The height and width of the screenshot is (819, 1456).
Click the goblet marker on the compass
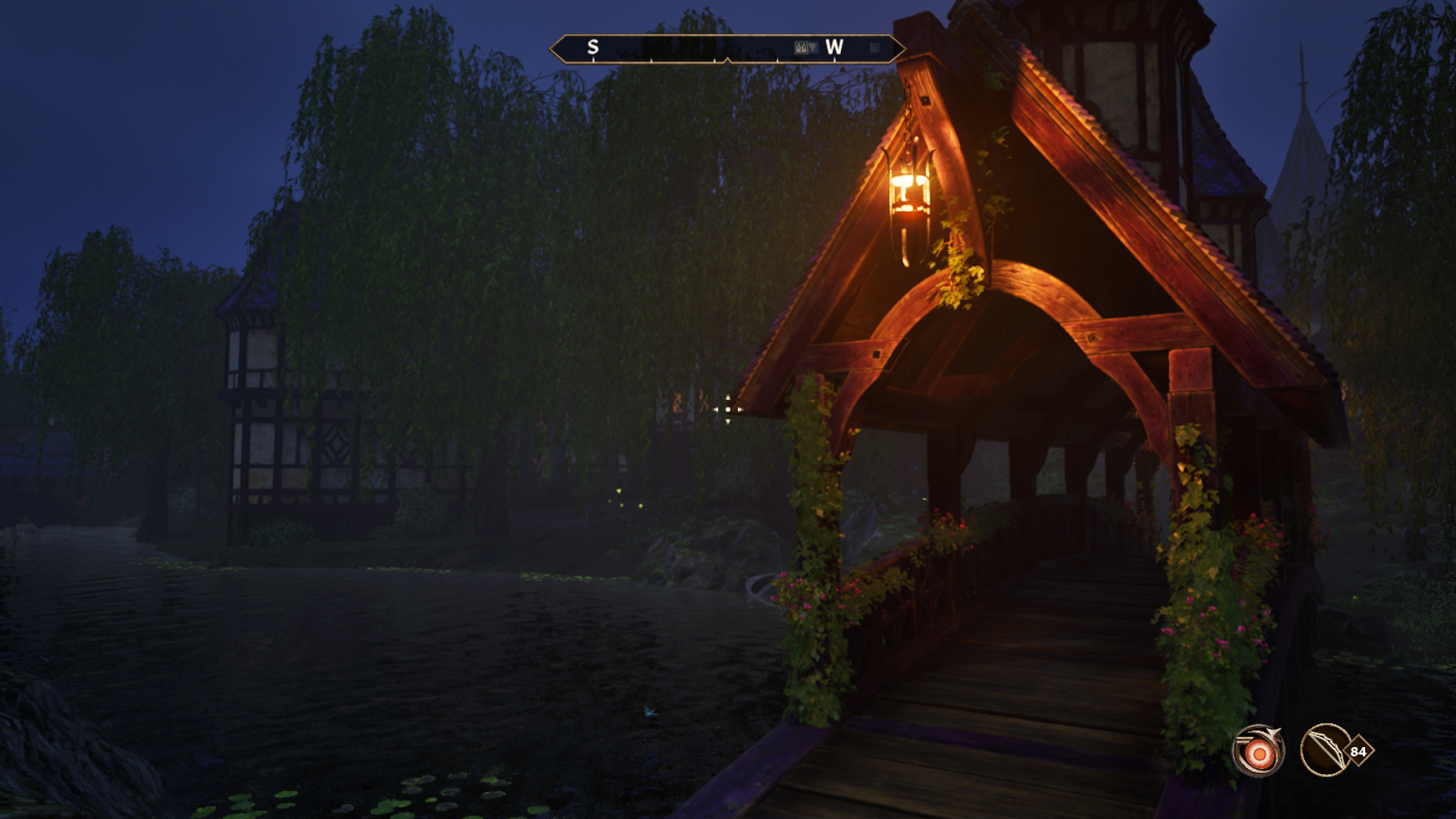click(x=813, y=48)
